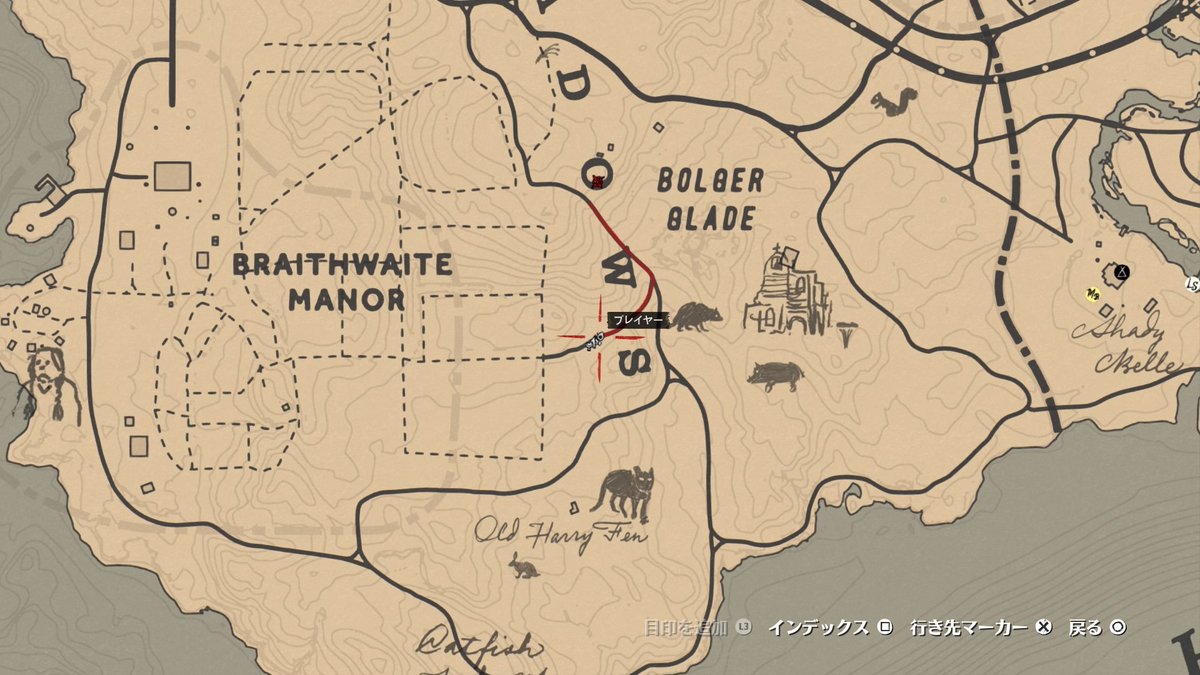Select the yellow mission marker near Shady Belle
Viewport: 1200px width, 675px height.
click(x=1094, y=293)
